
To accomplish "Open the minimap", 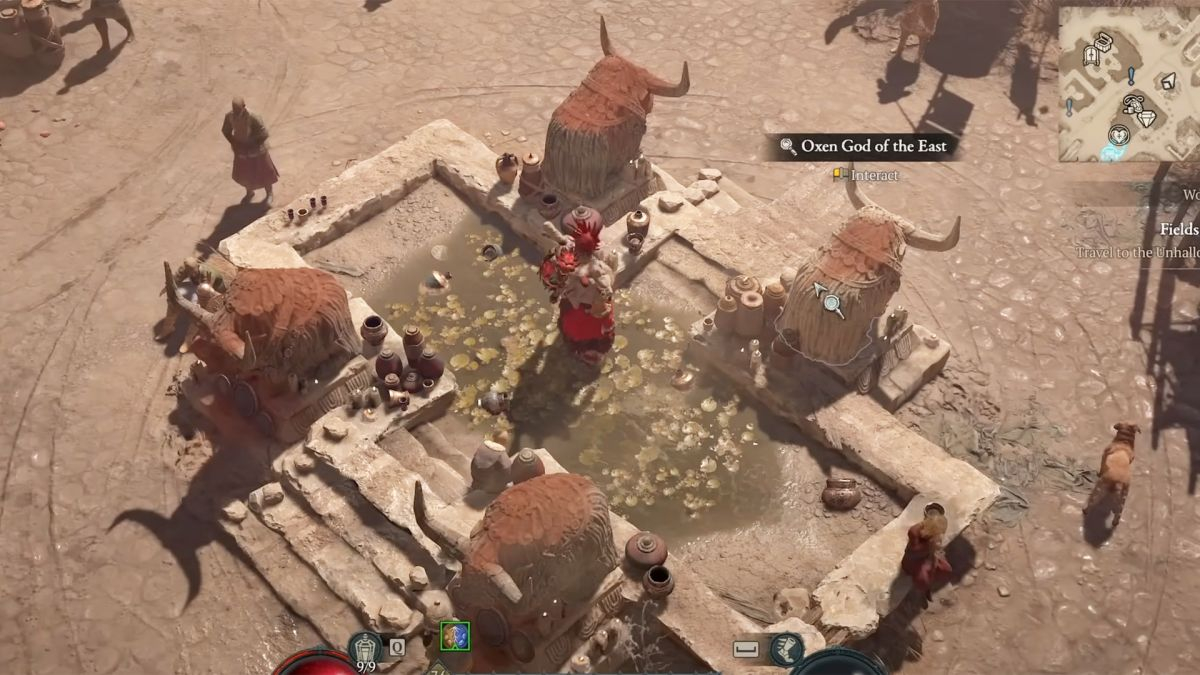I will [x=1129, y=84].
